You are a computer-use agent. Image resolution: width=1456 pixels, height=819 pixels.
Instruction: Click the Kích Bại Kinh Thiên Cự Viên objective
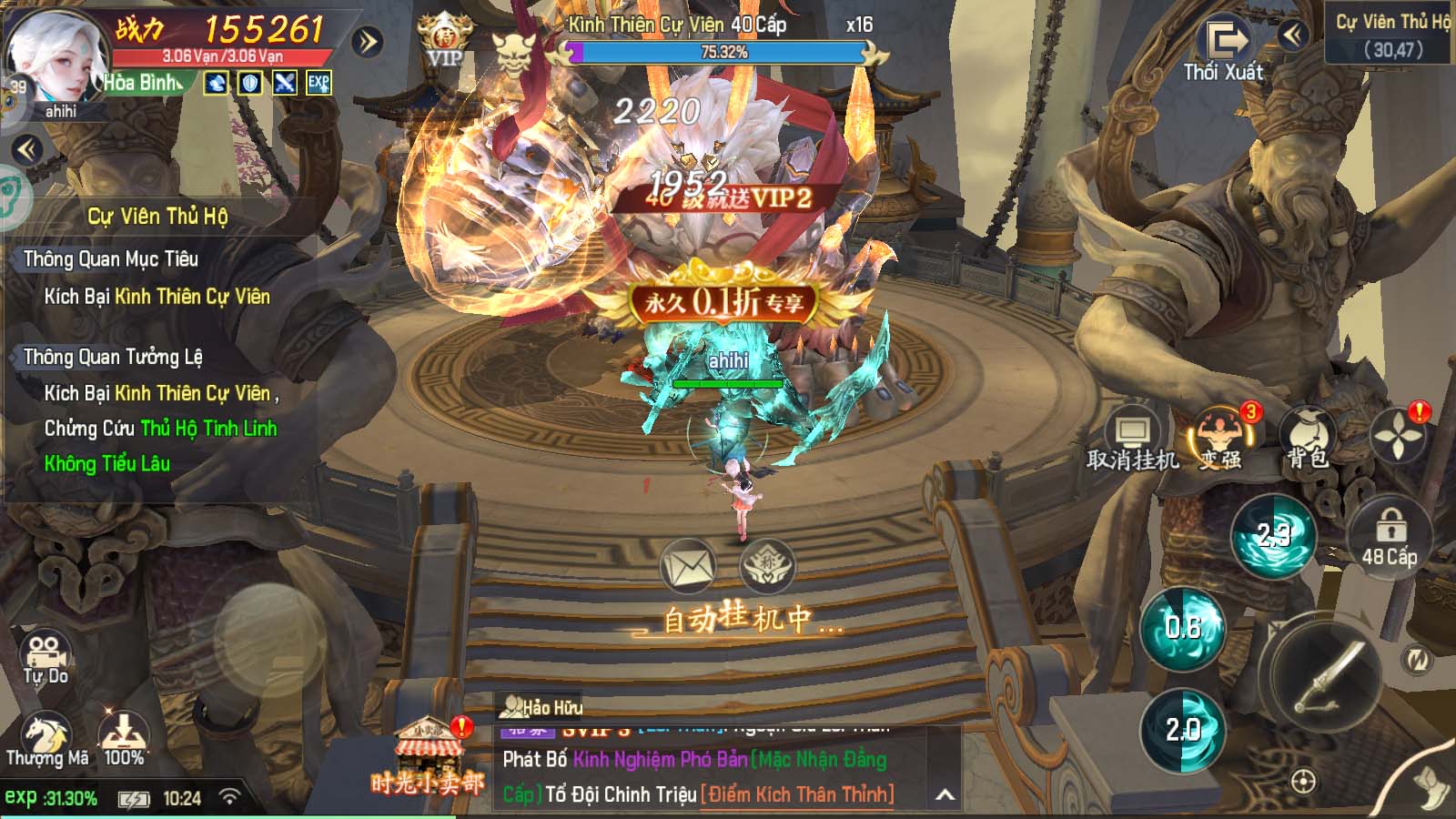click(157, 297)
